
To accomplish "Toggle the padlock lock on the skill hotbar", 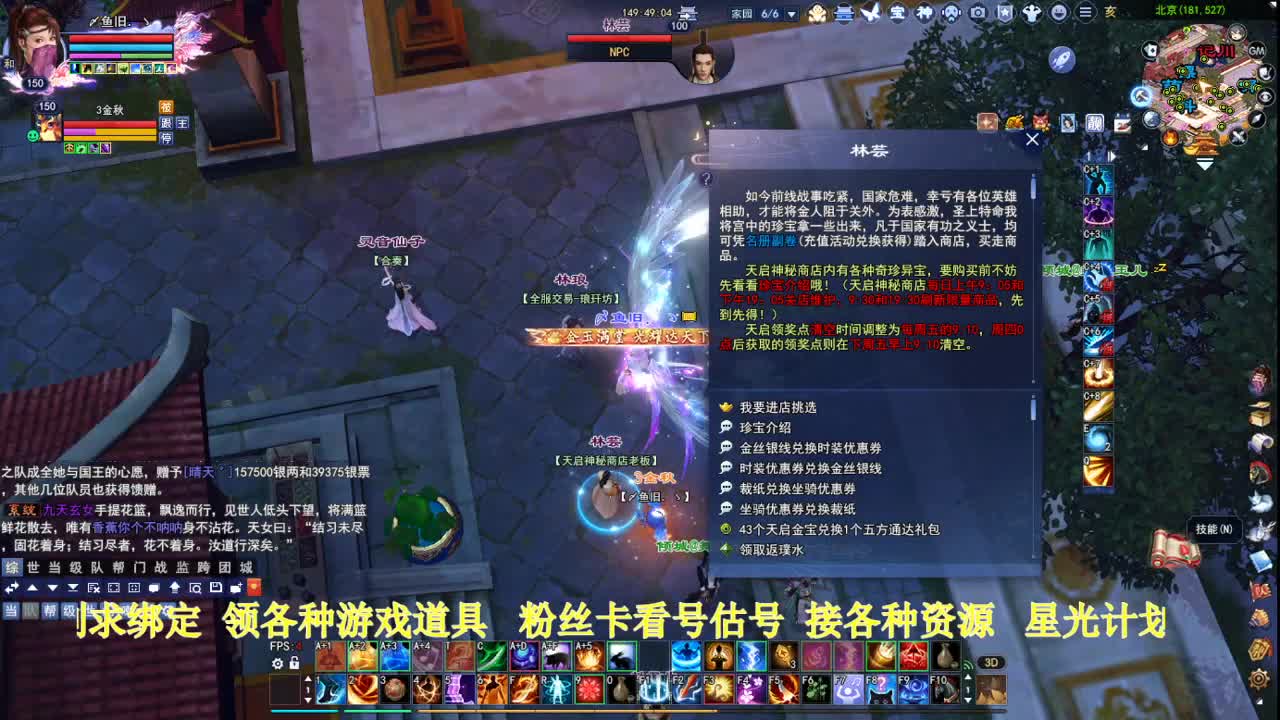I will 296,663.
